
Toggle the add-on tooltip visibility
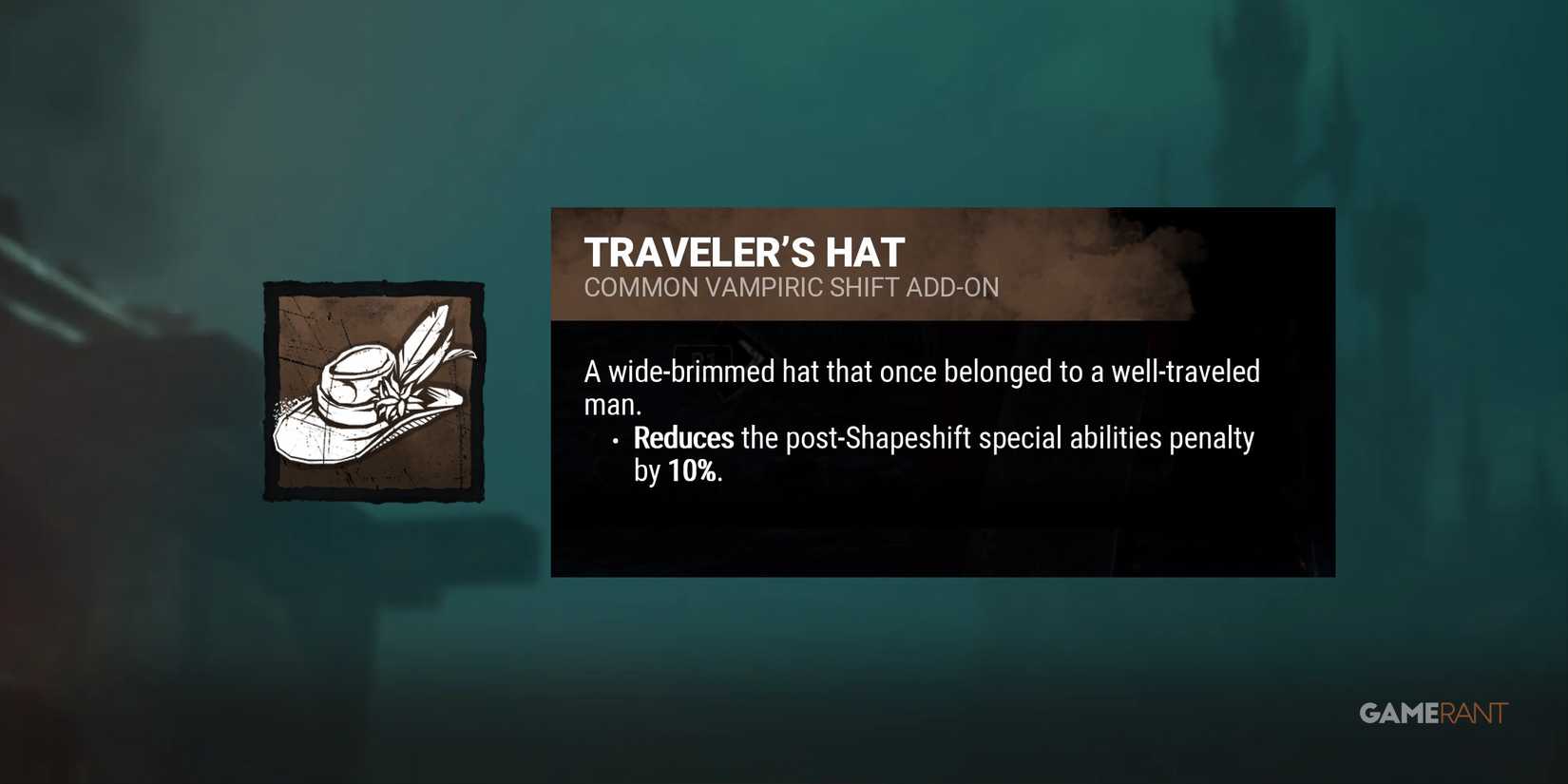coord(941,390)
